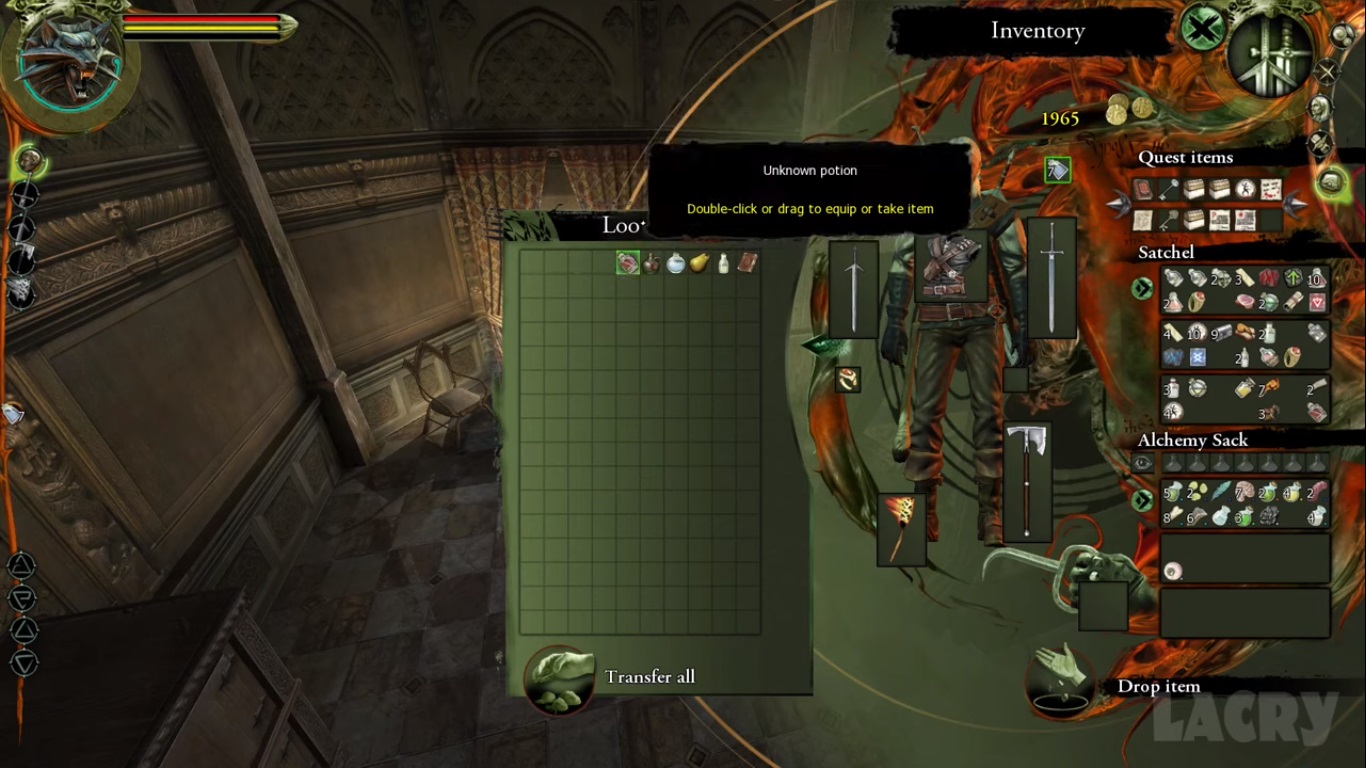Show previous quest items with the left arrow
Viewport: 1366px width, 768px height.
(1117, 205)
